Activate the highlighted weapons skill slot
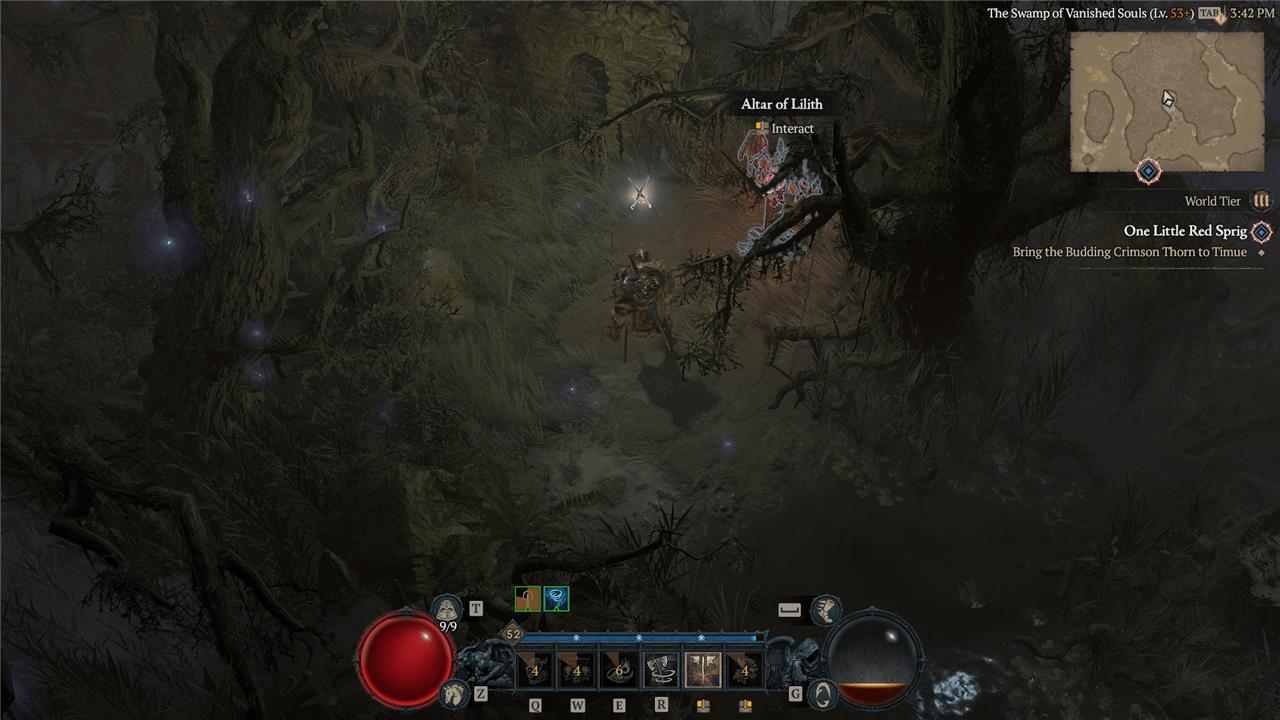 click(x=703, y=670)
